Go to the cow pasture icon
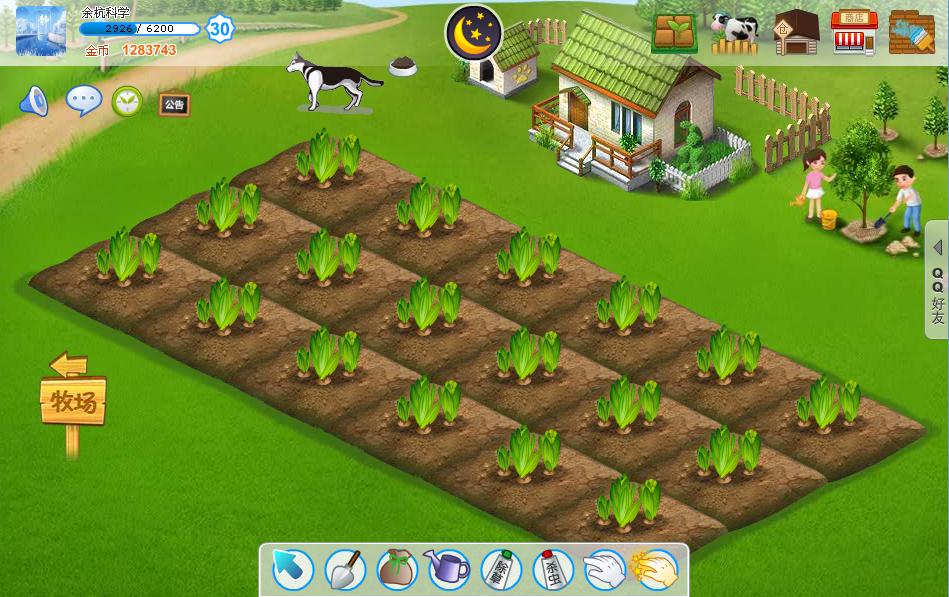 coord(734,33)
